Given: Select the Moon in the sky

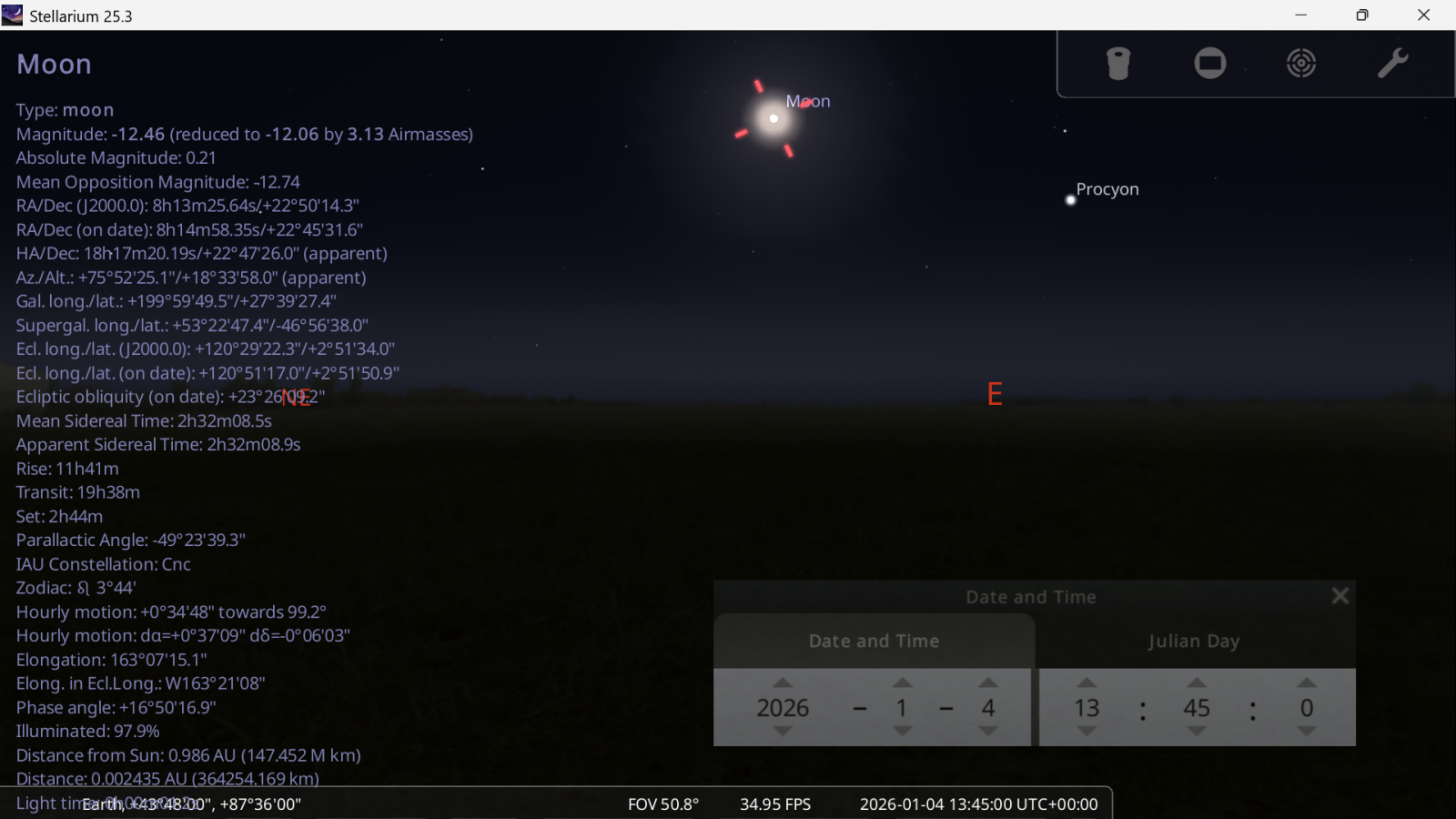Looking at the screenshot, I should [773, 117].
